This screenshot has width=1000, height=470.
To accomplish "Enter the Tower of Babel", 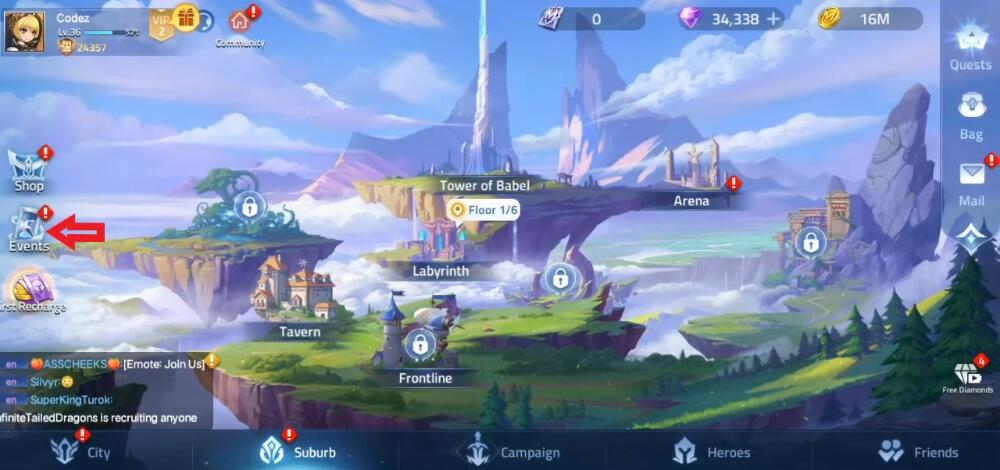I will (485, 184).
